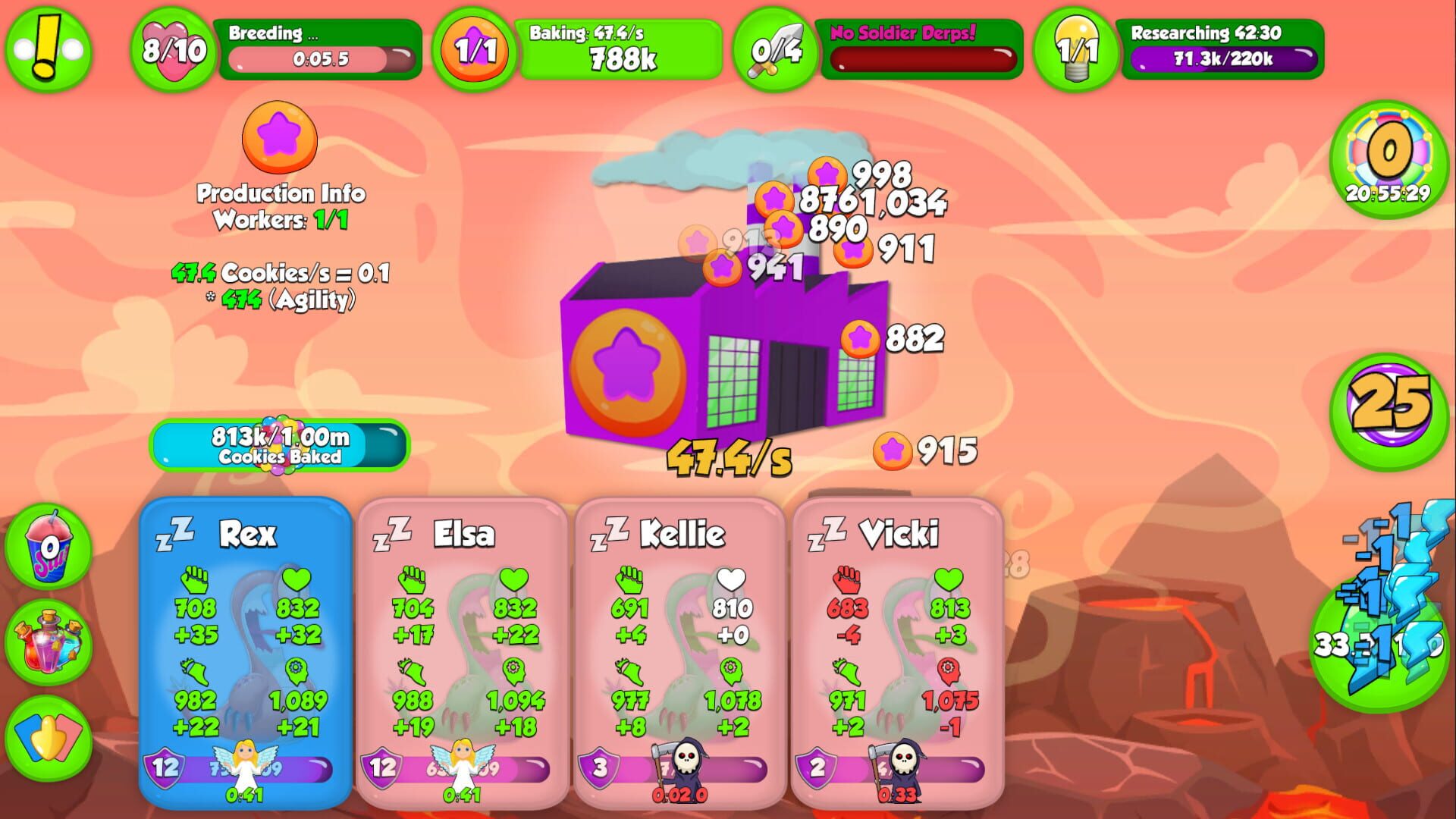
Task: Click the Cookies Baked progress bar
Action: (278, 445)
